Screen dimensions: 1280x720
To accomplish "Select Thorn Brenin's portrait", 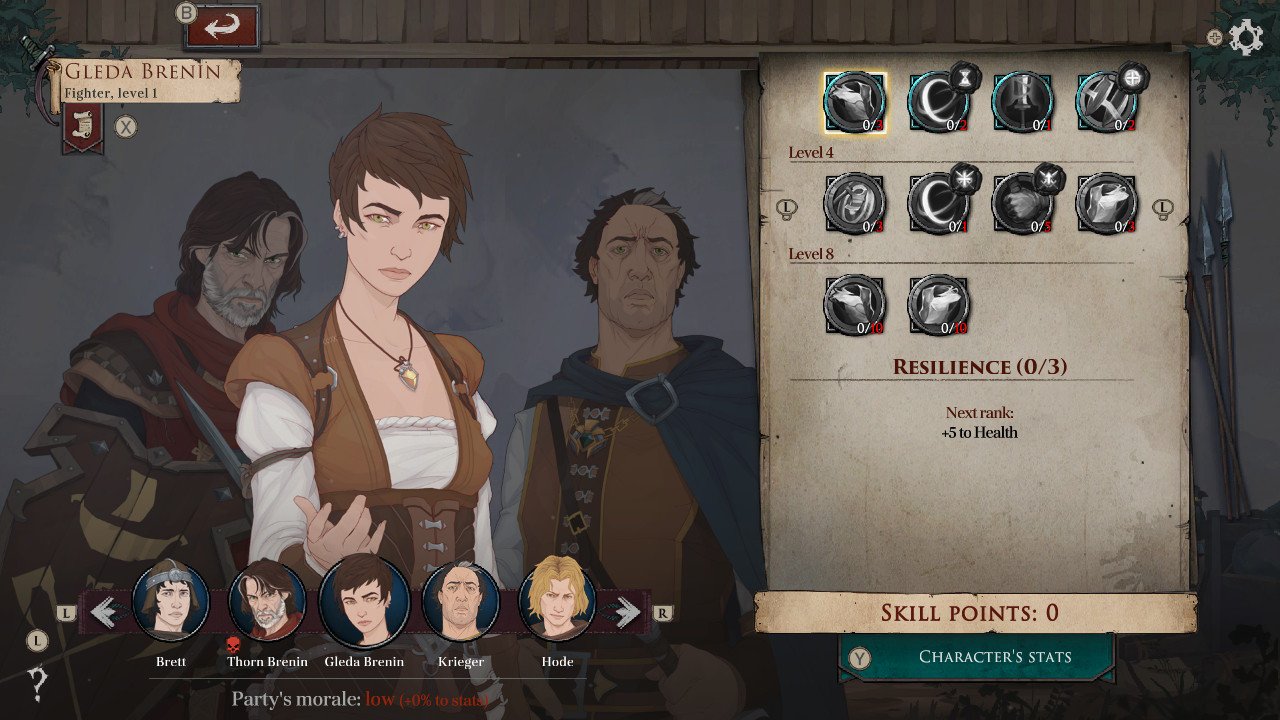I will click(x=268, y=598).
